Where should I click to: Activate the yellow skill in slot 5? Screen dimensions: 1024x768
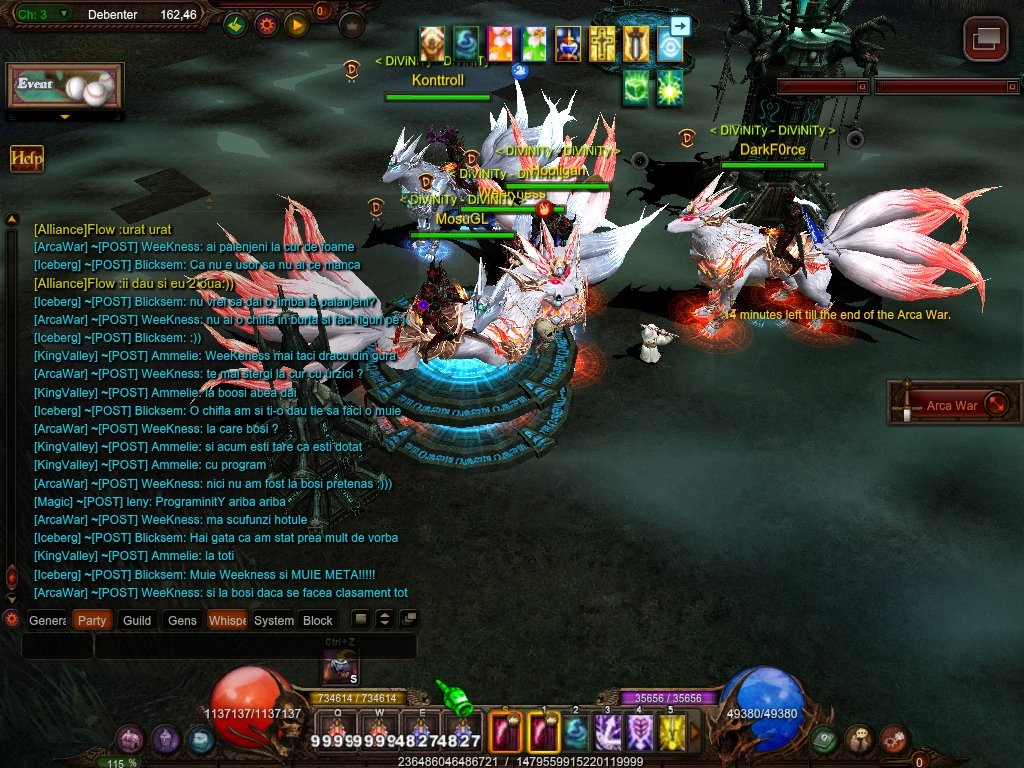pyautogui.click(x=671, y=733)
